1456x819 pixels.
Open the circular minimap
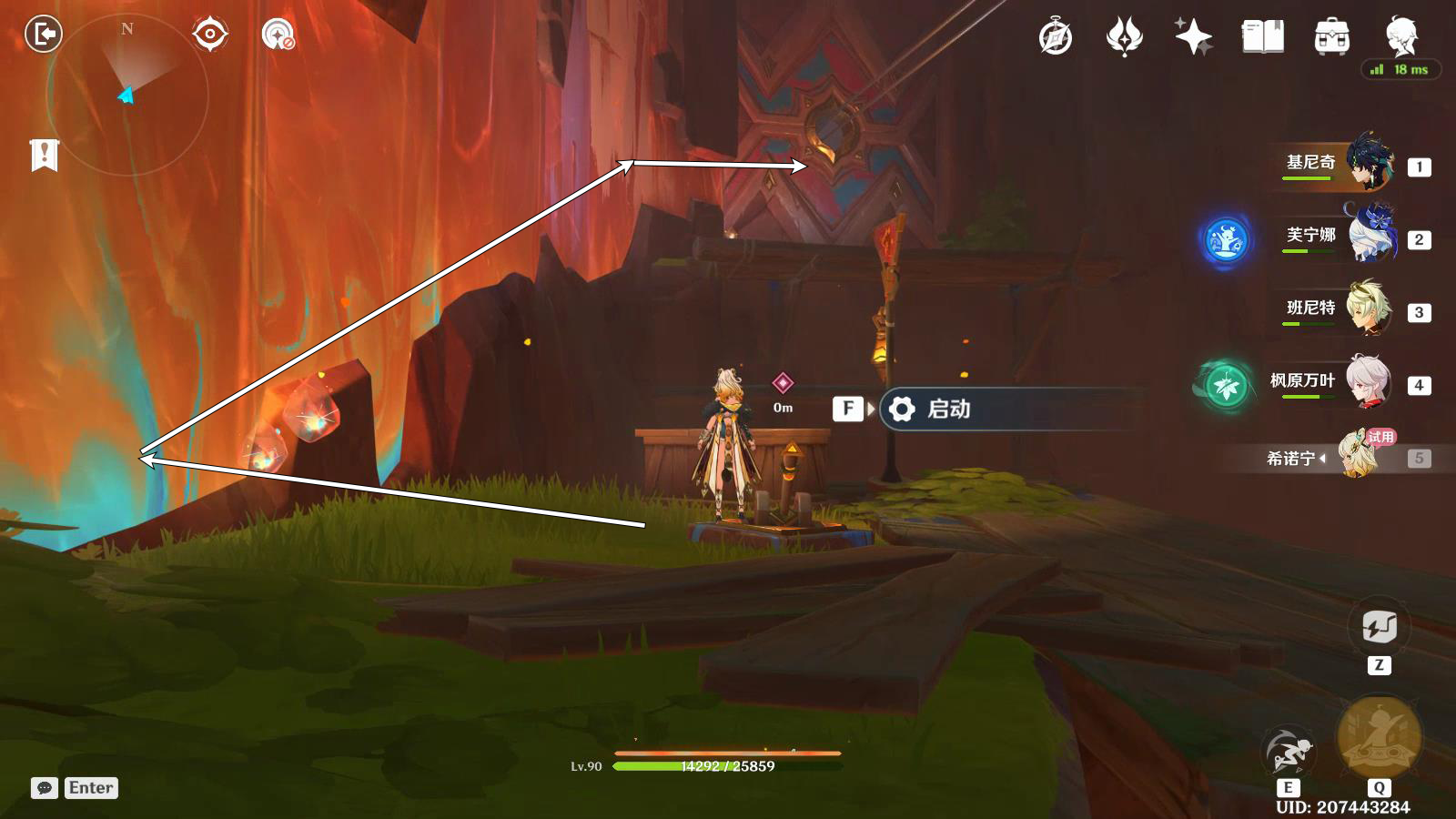pos(127,94)
